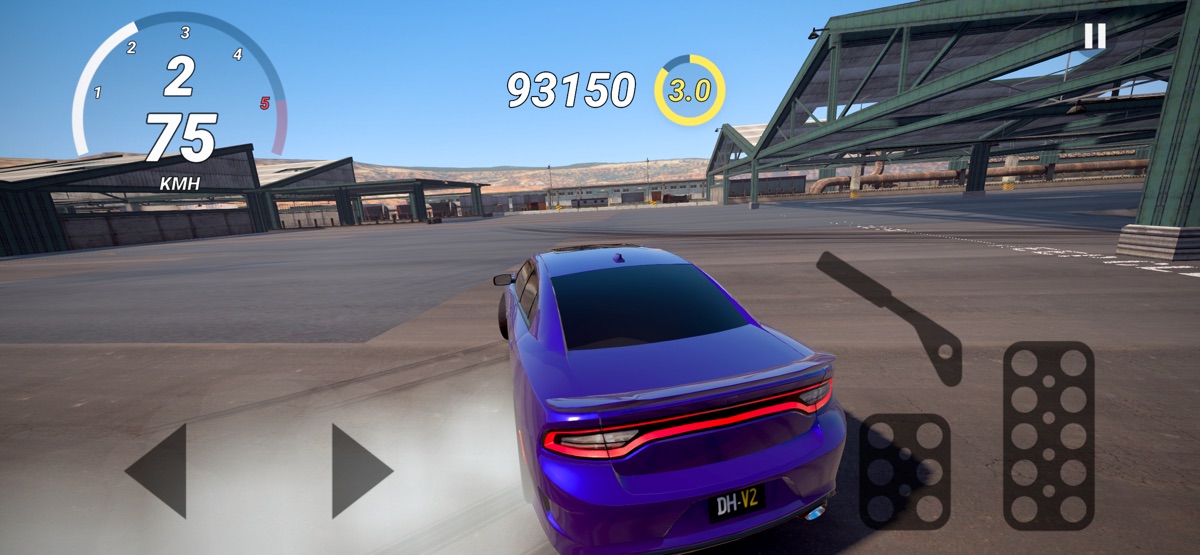Screen dimensions: 1200x555
Task: Steer left with the left arrow
Action: tap(158, 470)
